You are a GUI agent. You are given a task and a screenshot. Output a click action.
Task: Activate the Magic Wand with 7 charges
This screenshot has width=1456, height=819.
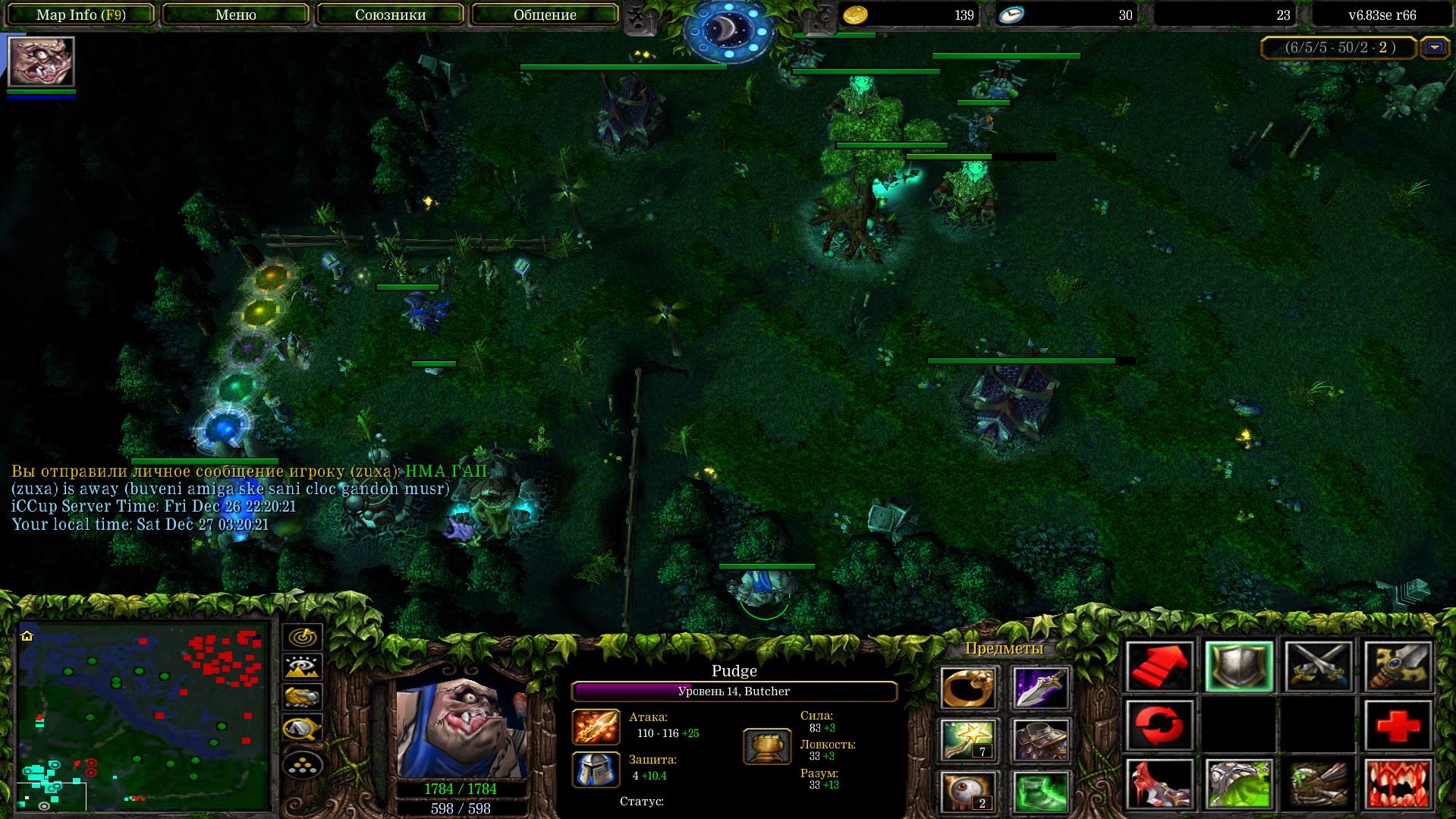(x=967, y=740)
